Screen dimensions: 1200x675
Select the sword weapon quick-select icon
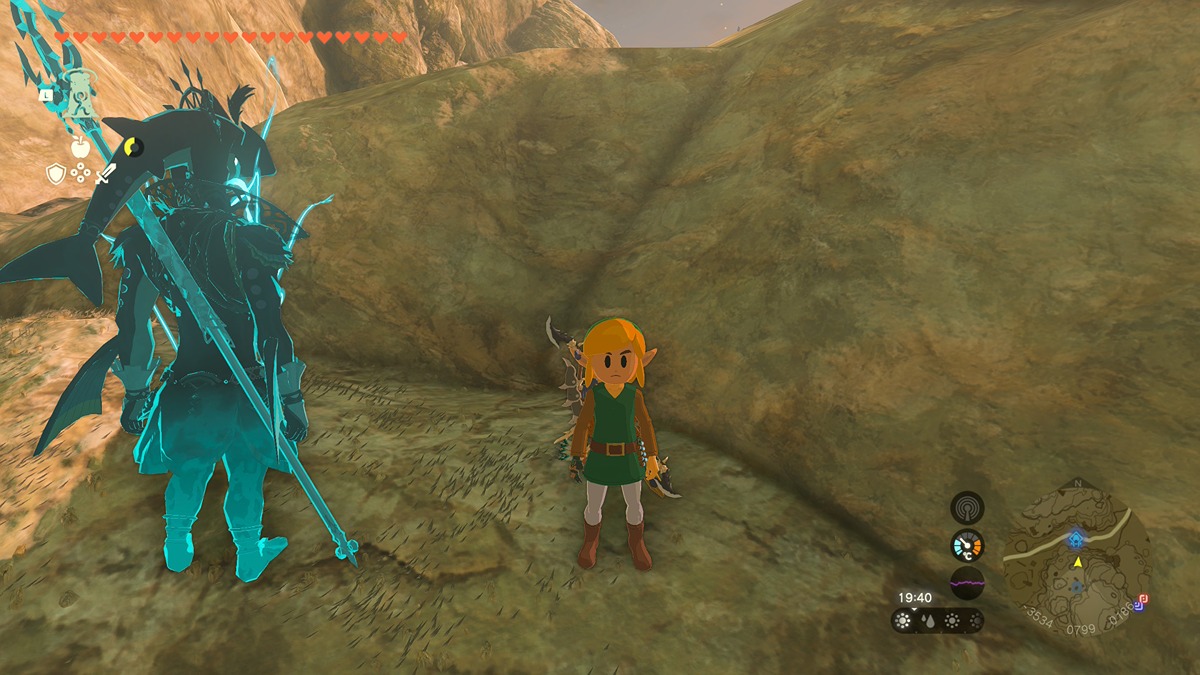pos(105,174)
